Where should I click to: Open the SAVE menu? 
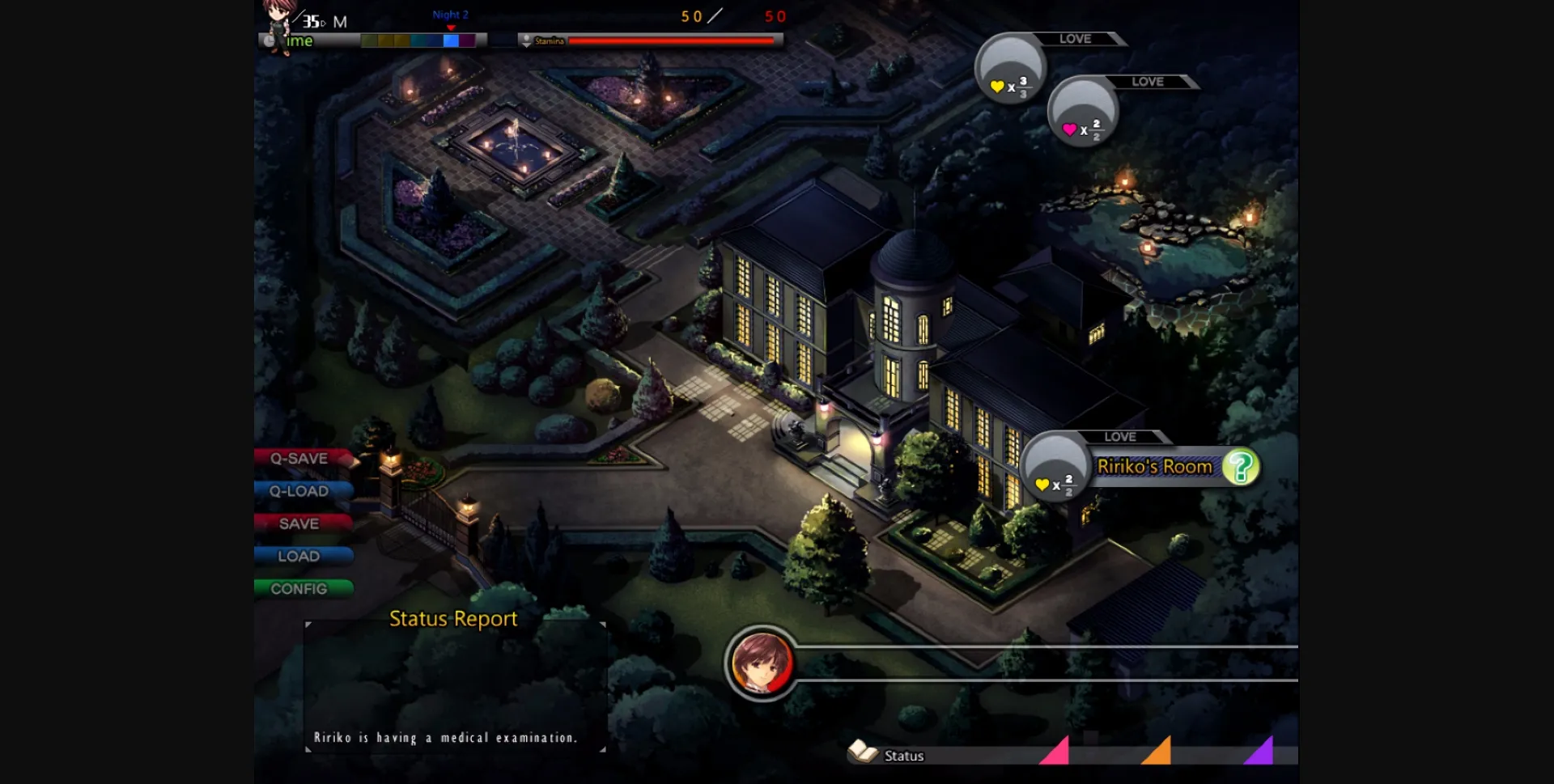click(x=299, y=523)
